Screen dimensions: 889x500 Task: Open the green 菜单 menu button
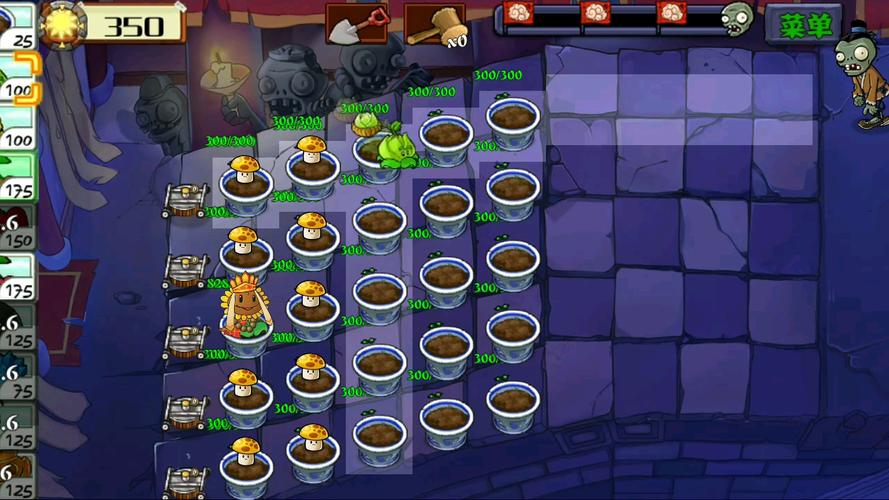(804, 25)
